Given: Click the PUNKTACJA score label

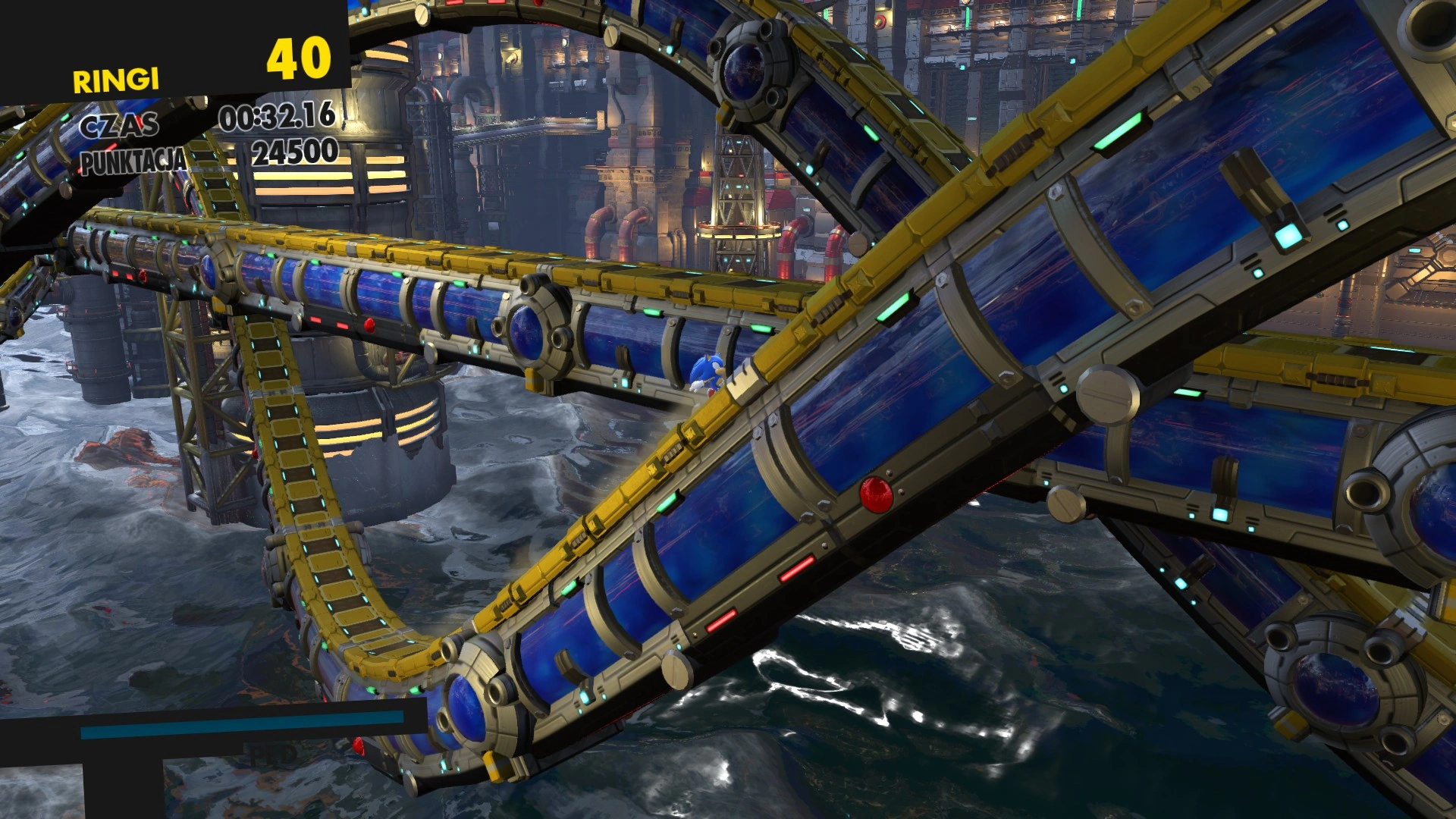Looking at the screenshot, I should (x=133, y=160).
